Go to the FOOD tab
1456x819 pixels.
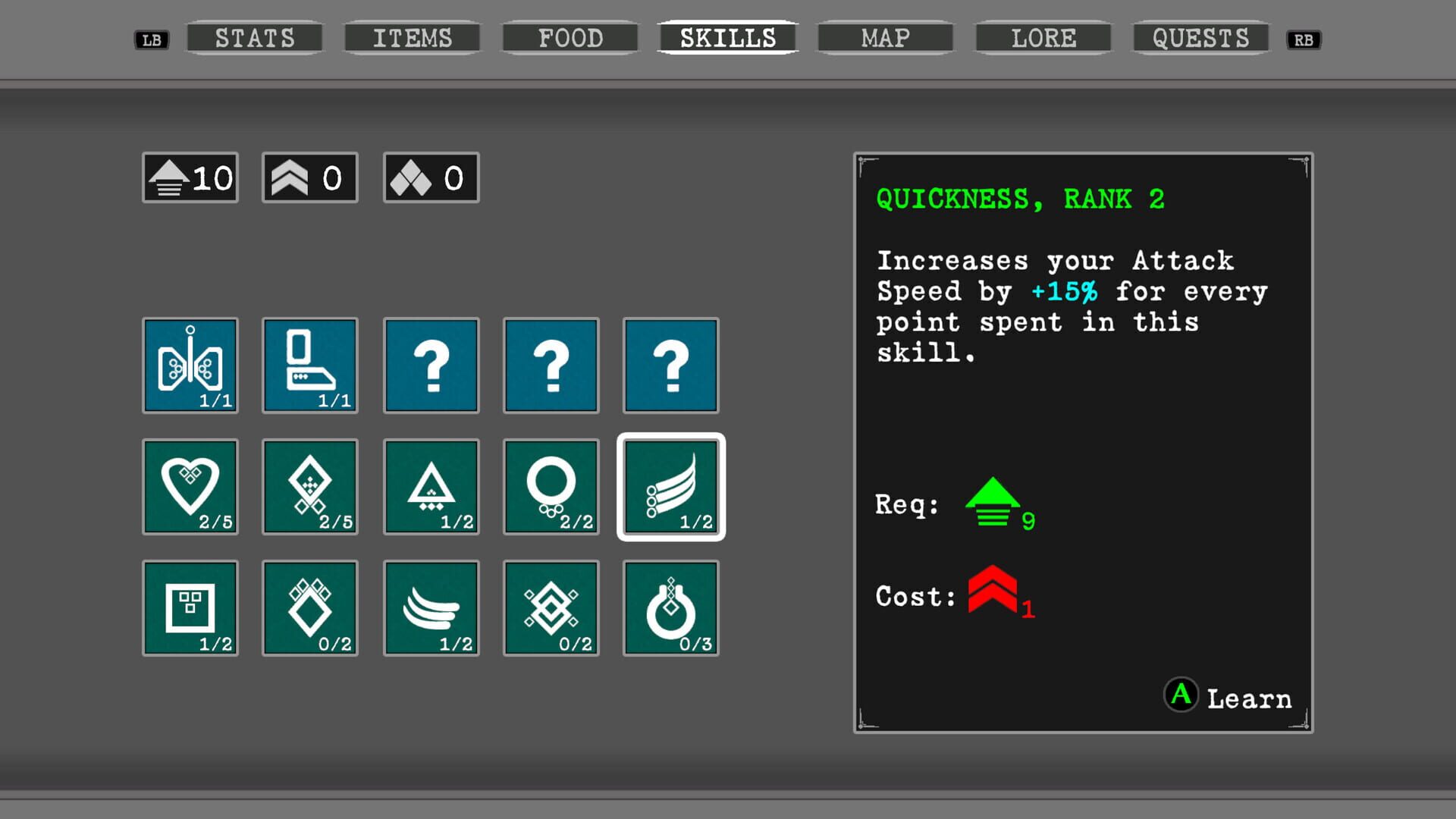coord(570,38)
